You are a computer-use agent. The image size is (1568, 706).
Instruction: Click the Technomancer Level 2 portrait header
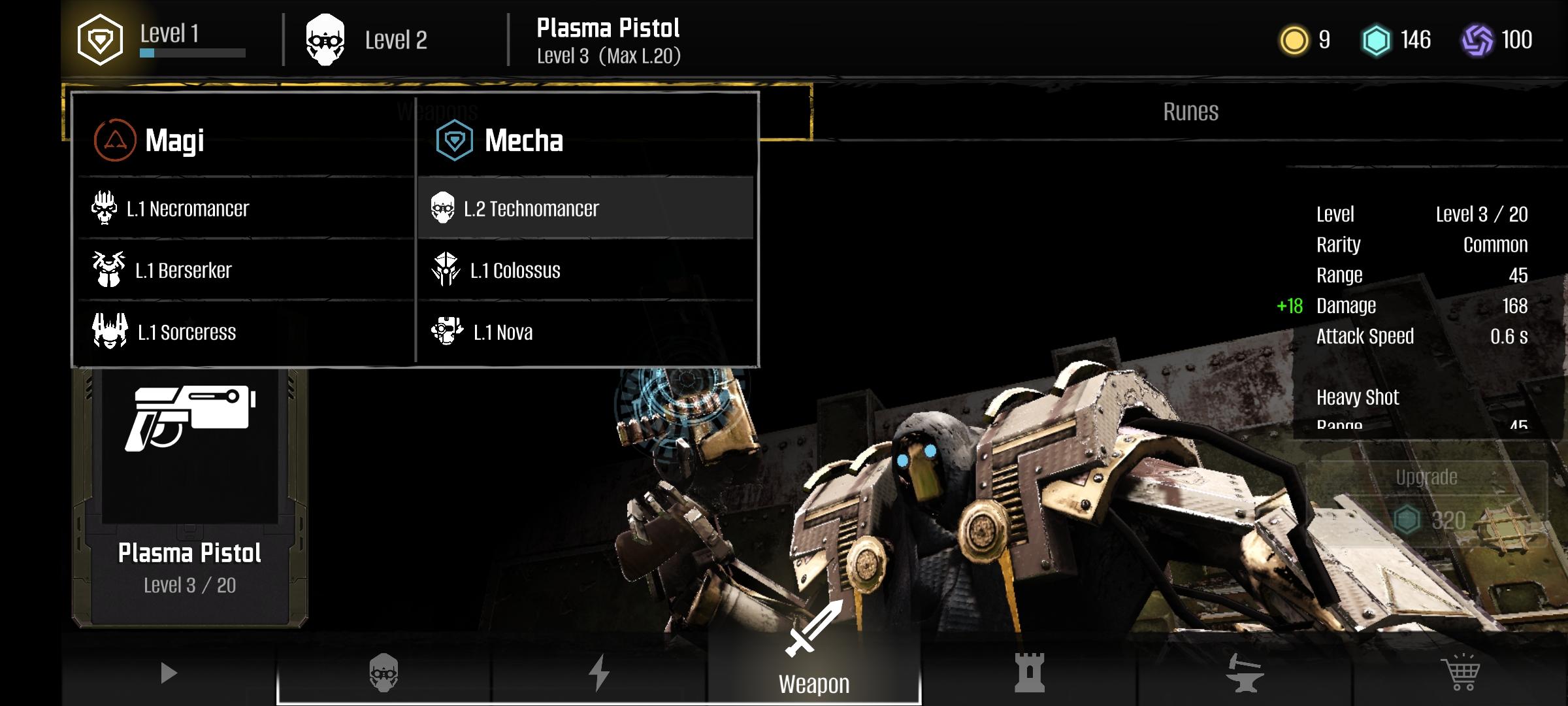366,41
